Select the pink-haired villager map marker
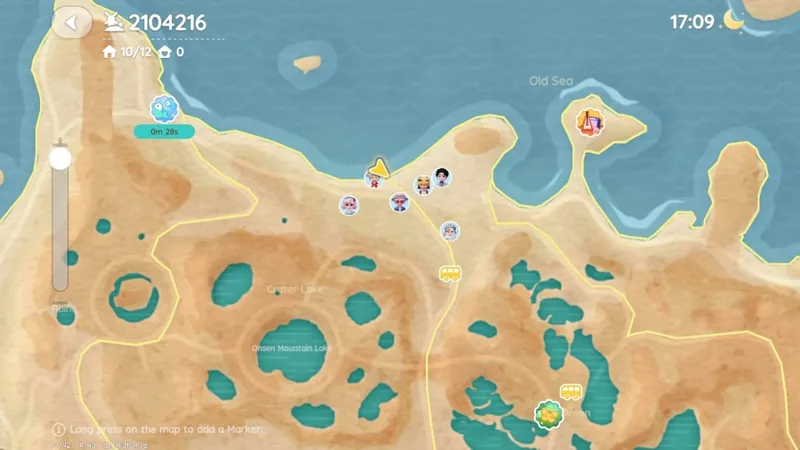Screen dimensions: 800x450 [x=348, y=205]
